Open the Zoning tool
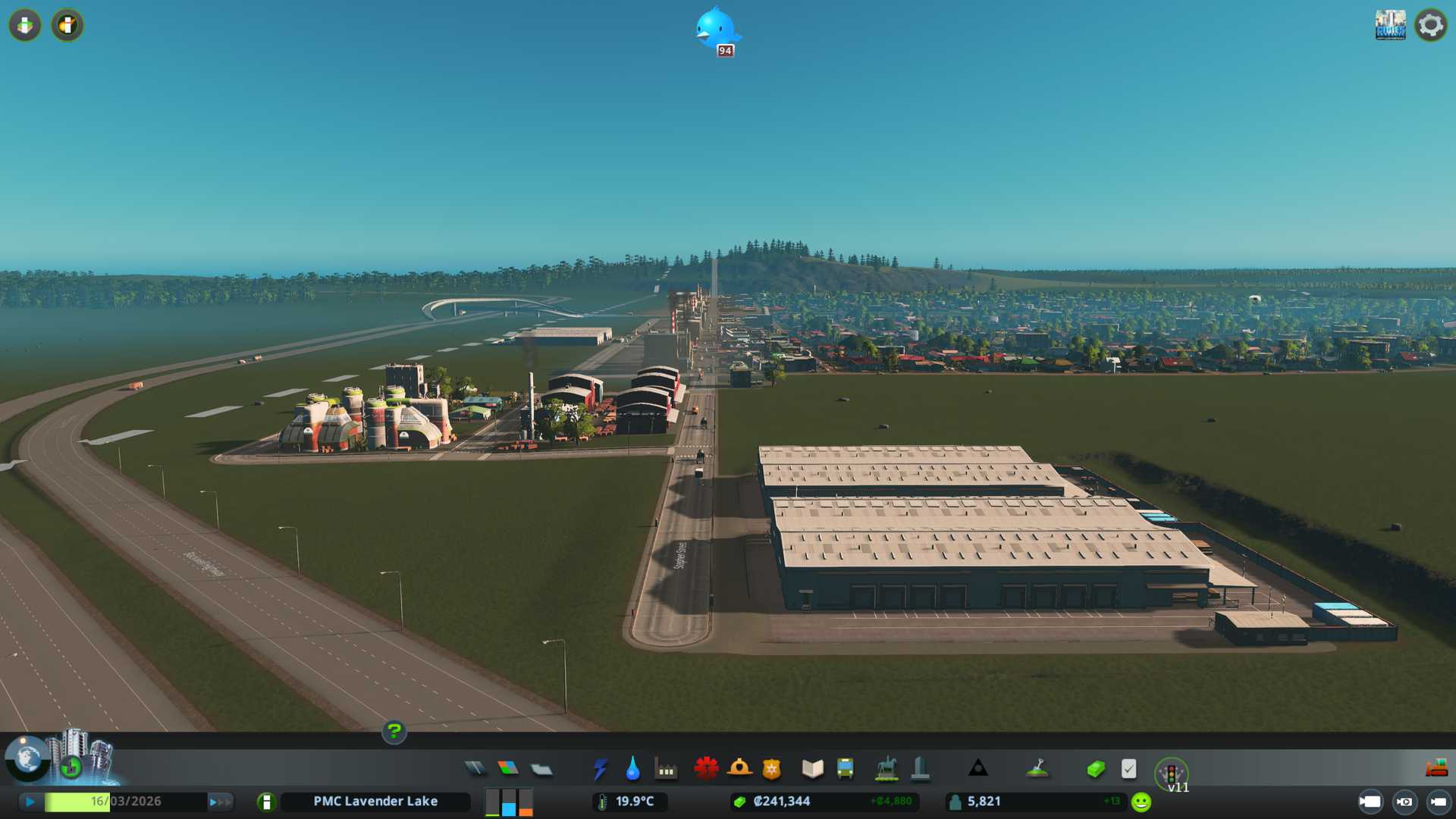Viewport: 1456px width, 819px height. [x=508, y=769]
